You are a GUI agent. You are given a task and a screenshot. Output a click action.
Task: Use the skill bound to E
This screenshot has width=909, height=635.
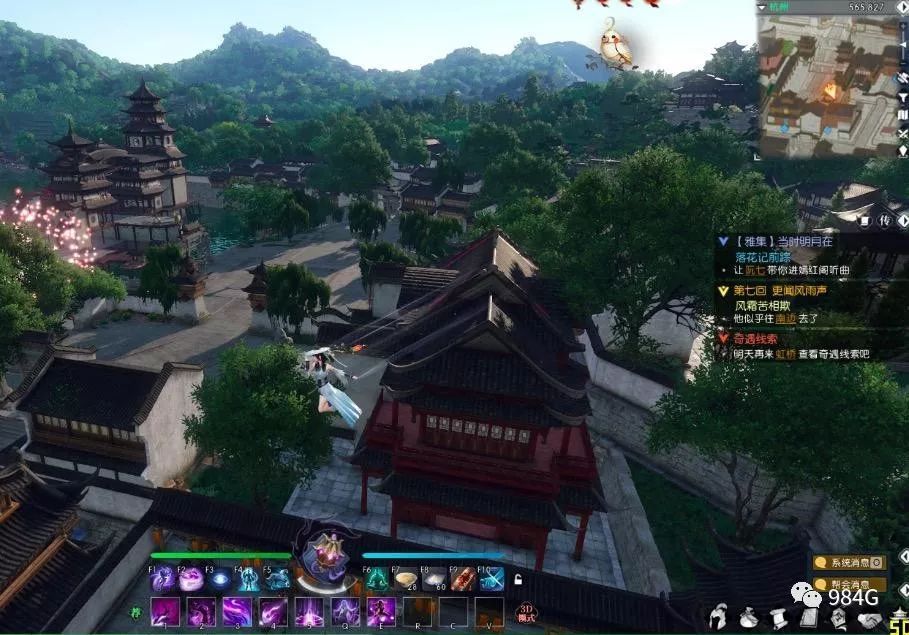tap(381, 611)
